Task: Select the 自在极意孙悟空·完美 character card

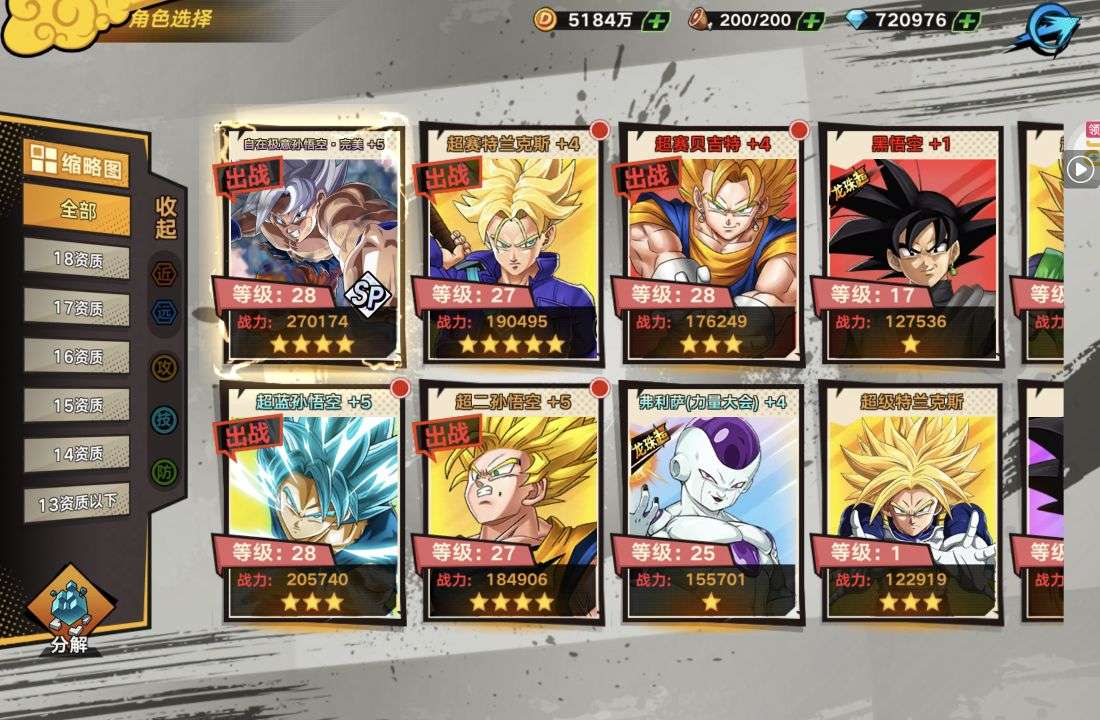Action: [x=309, y=245]
